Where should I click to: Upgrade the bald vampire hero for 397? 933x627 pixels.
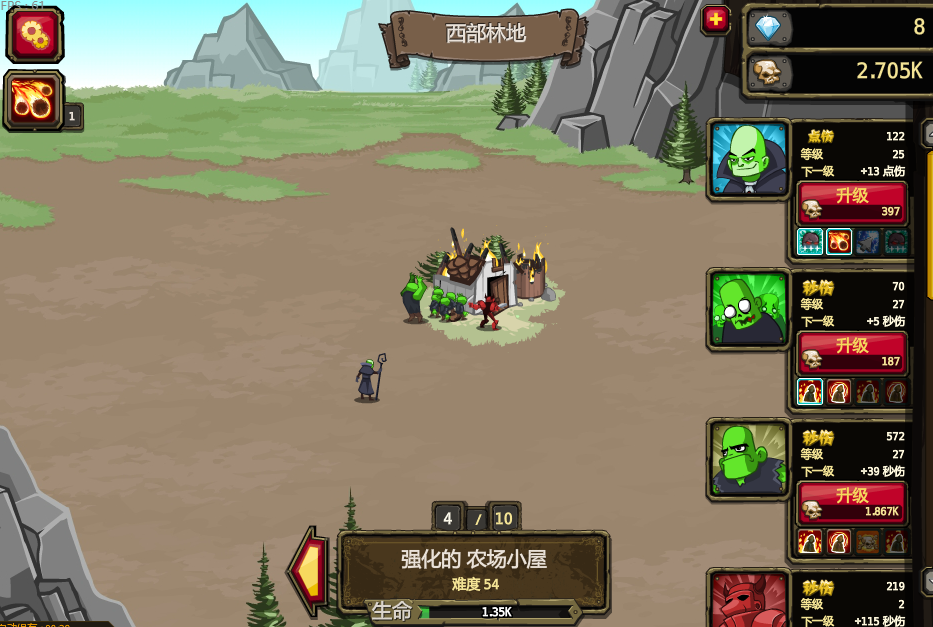pyautogui.click(x=852, y=203)
